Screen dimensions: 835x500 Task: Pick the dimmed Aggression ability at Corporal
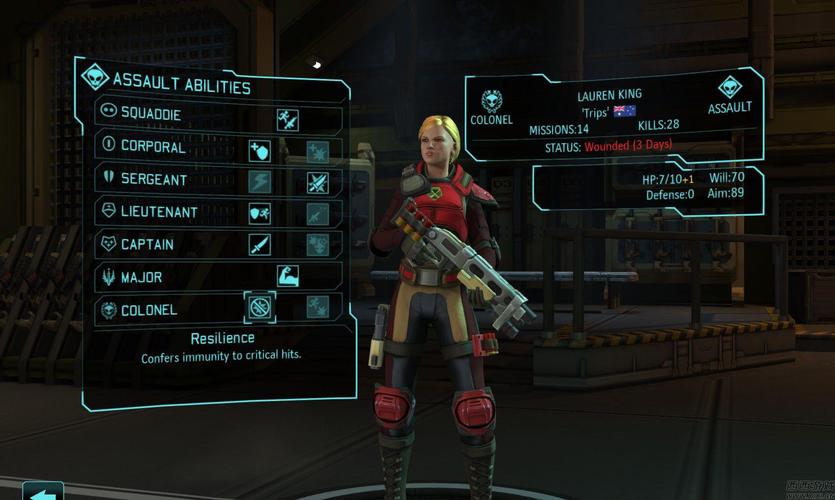pyautogui.click(x=318, y=152)
